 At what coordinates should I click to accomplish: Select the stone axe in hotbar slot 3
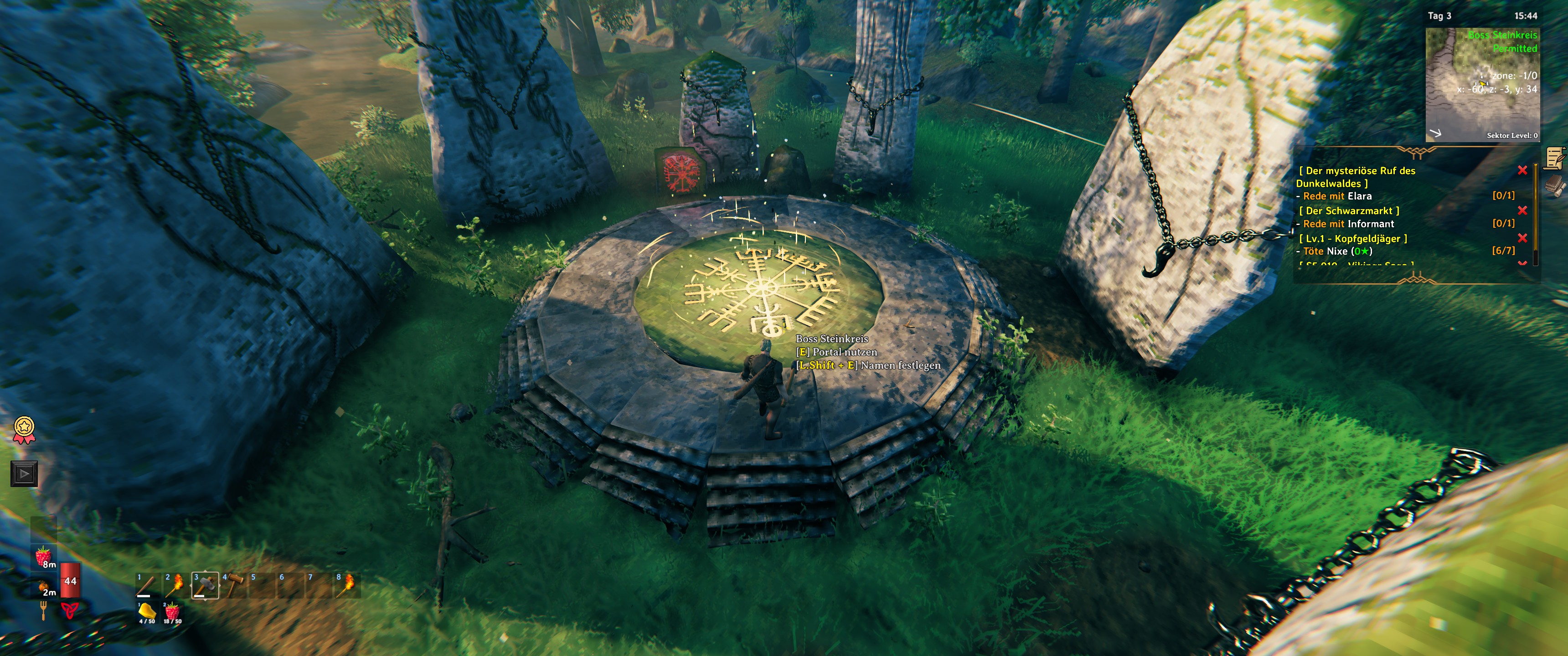(x=205, y=585)
